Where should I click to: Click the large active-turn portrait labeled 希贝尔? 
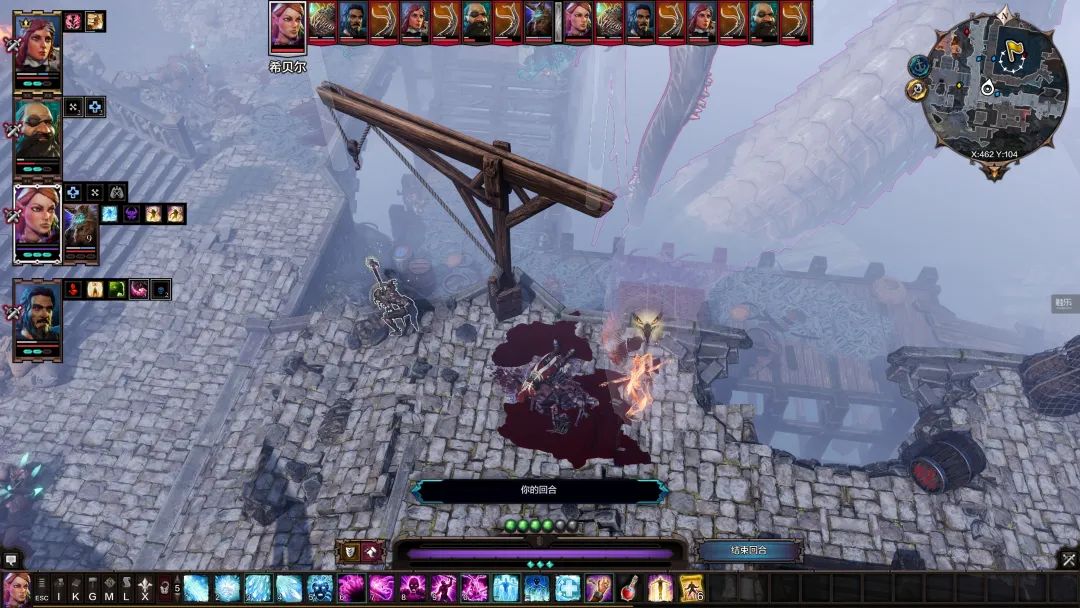pos(287,28)
